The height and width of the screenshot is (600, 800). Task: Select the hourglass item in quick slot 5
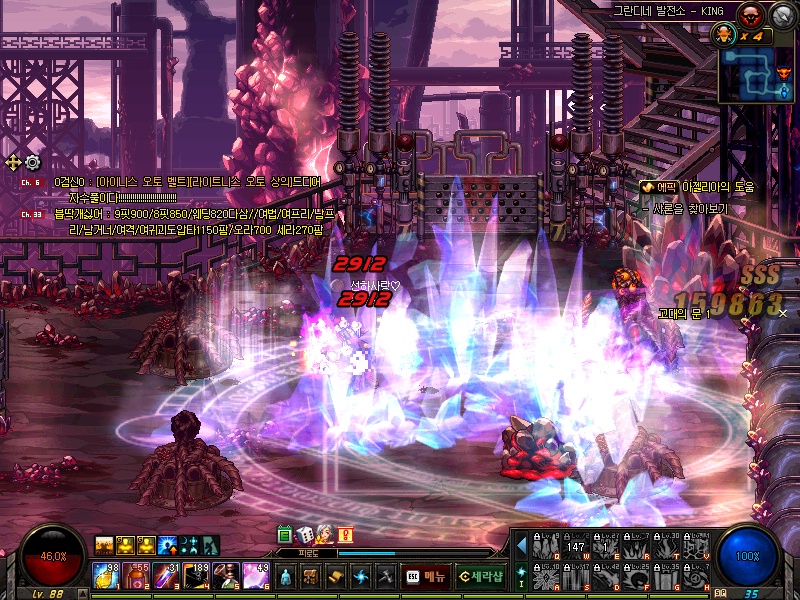(226, 575)
